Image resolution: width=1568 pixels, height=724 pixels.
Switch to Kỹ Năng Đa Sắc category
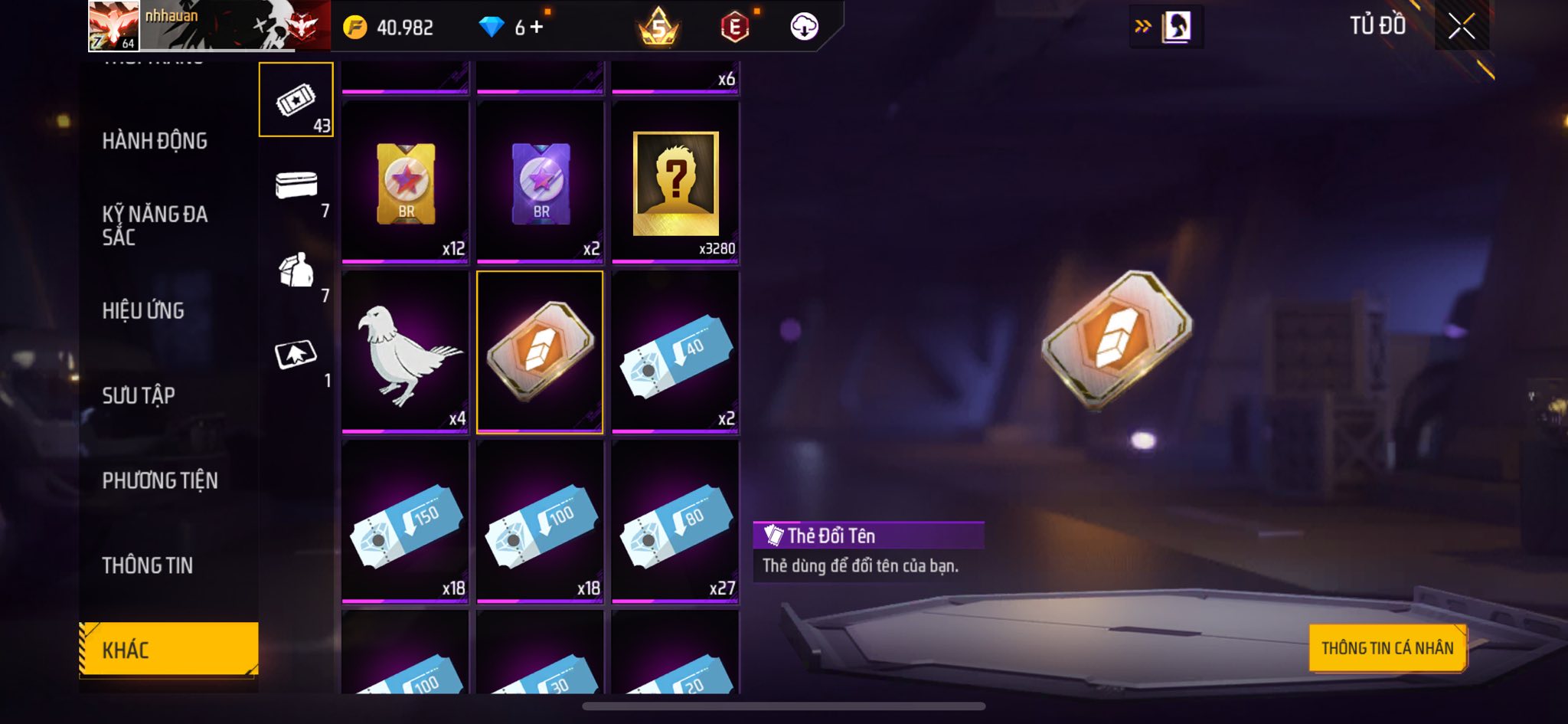tap(155, 225)
